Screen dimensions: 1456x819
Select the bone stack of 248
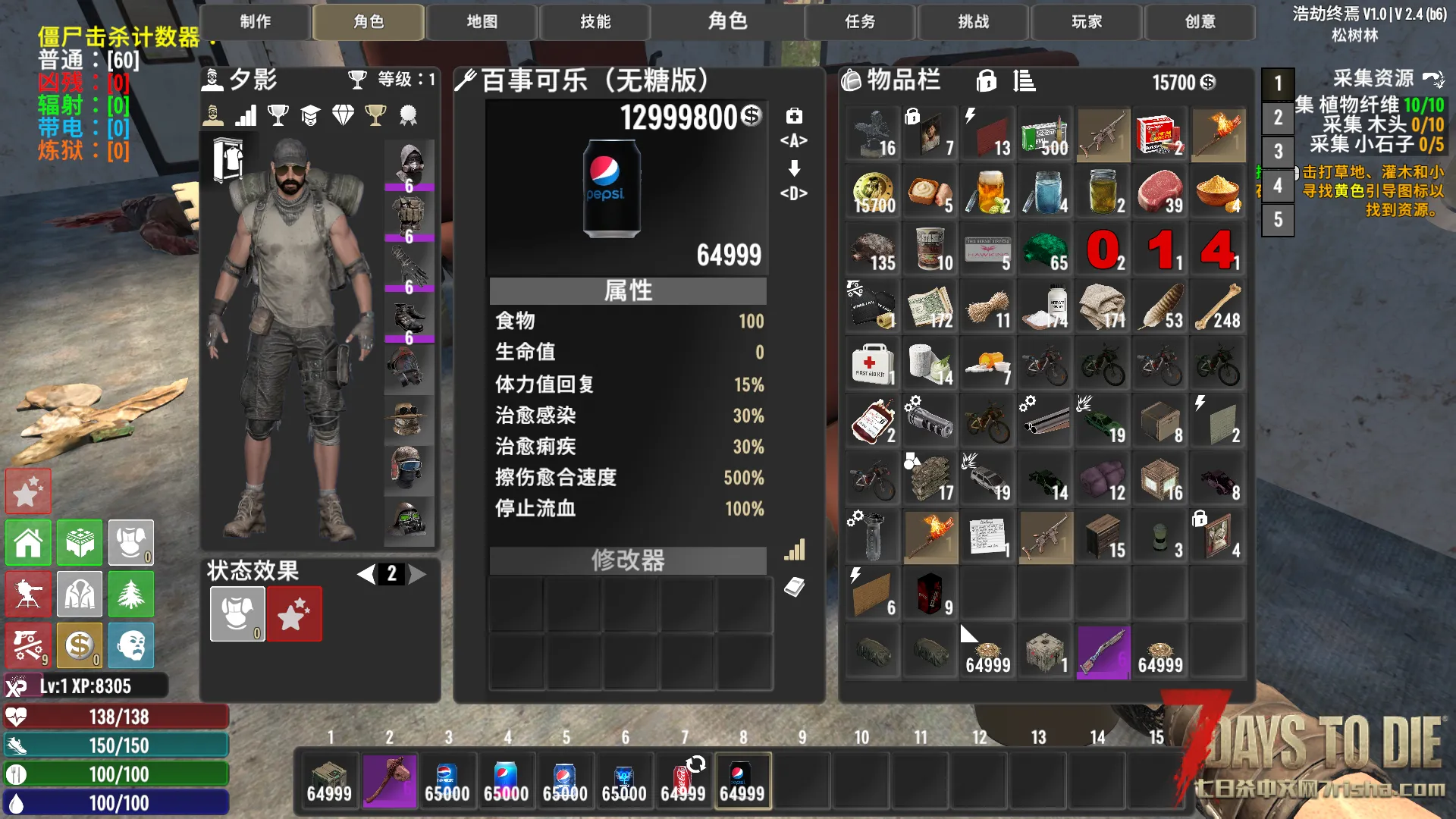point(1218,307)
